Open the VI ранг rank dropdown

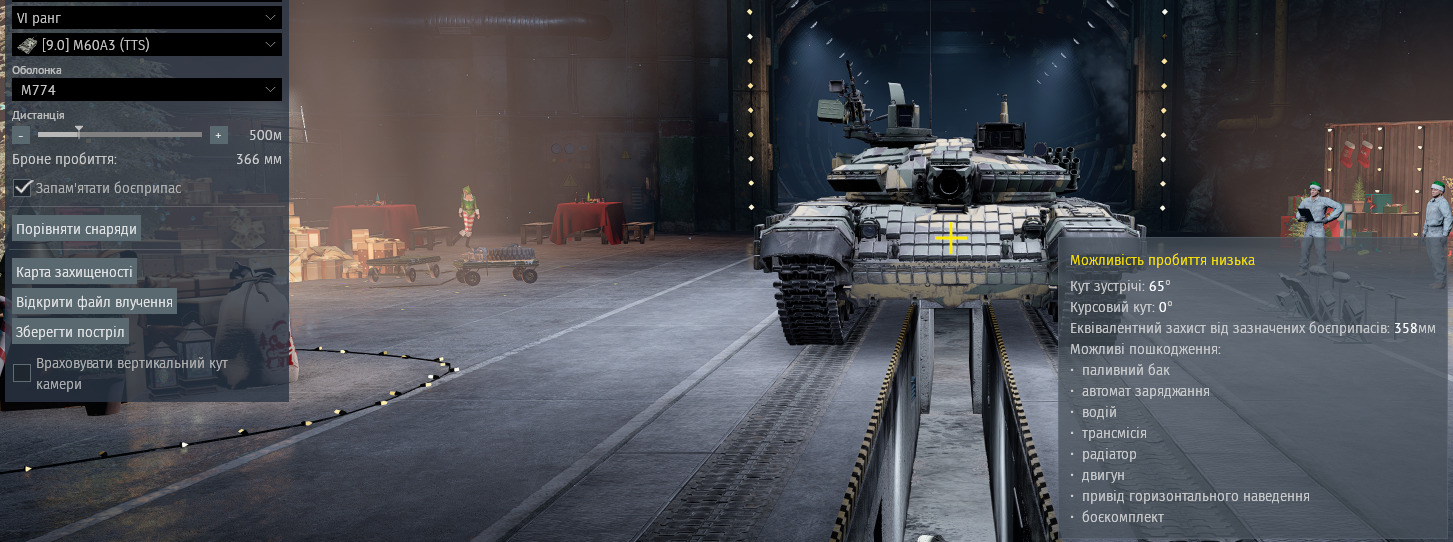pos(146,18)
